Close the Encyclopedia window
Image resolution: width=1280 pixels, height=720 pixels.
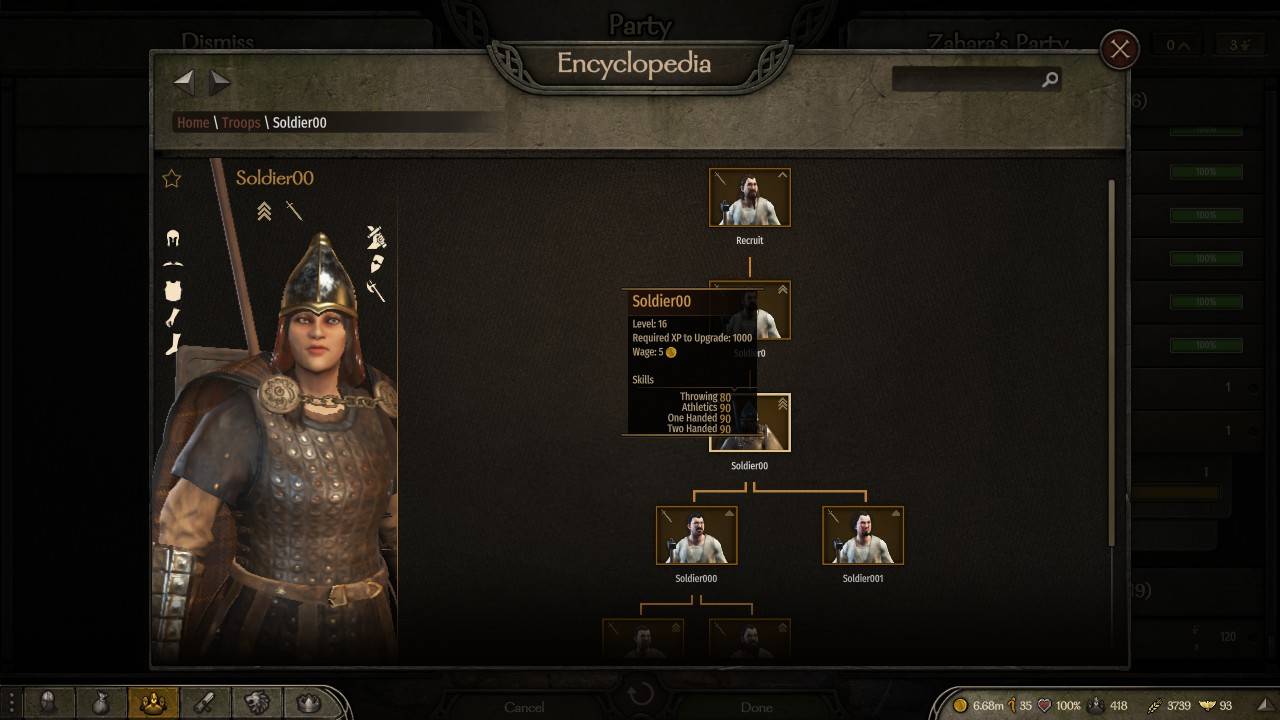pos(1119,49)
